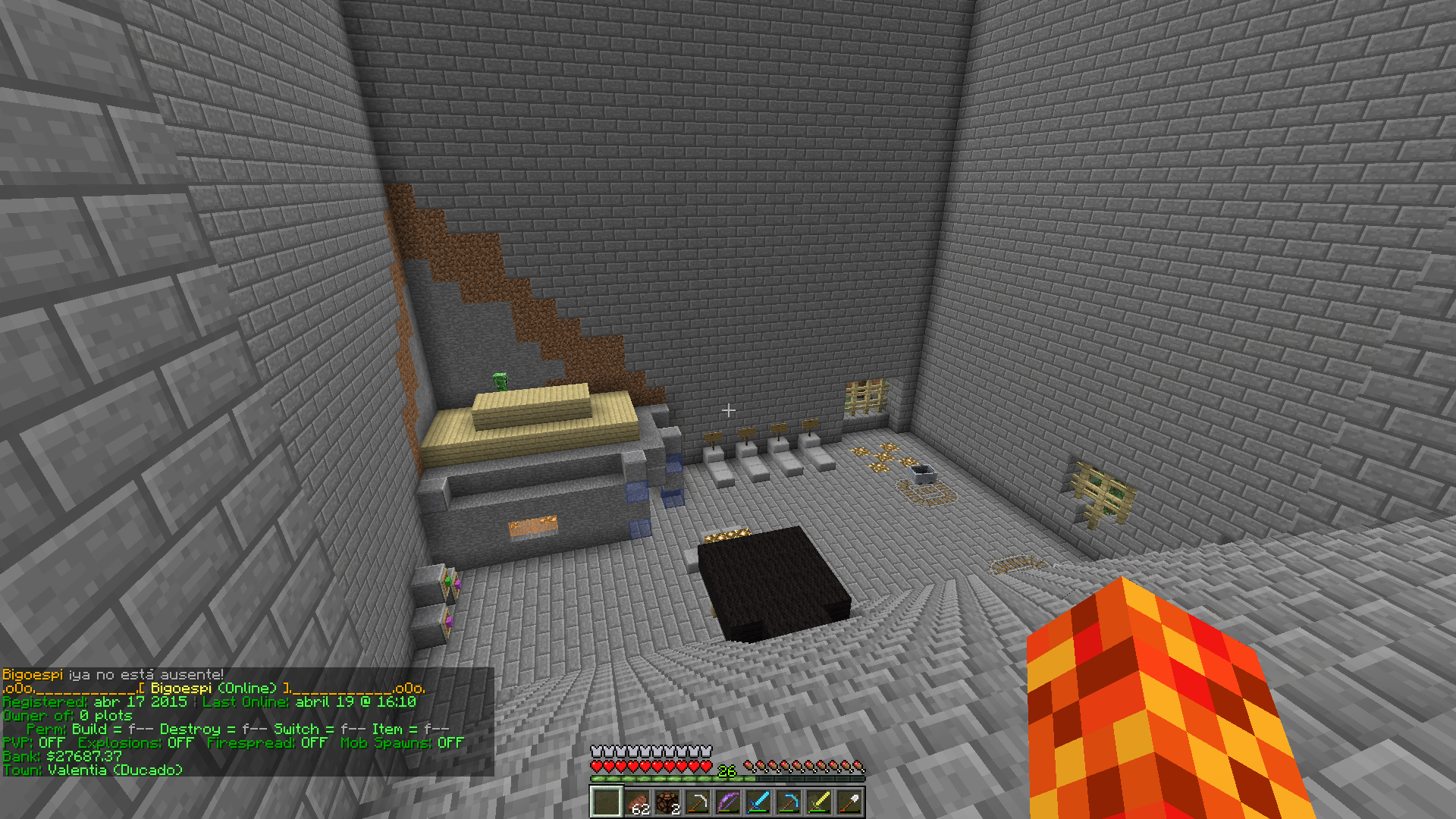Select the enchanted purple bow slot
This screenshot has width=1456, height=819.
point(728,802)
